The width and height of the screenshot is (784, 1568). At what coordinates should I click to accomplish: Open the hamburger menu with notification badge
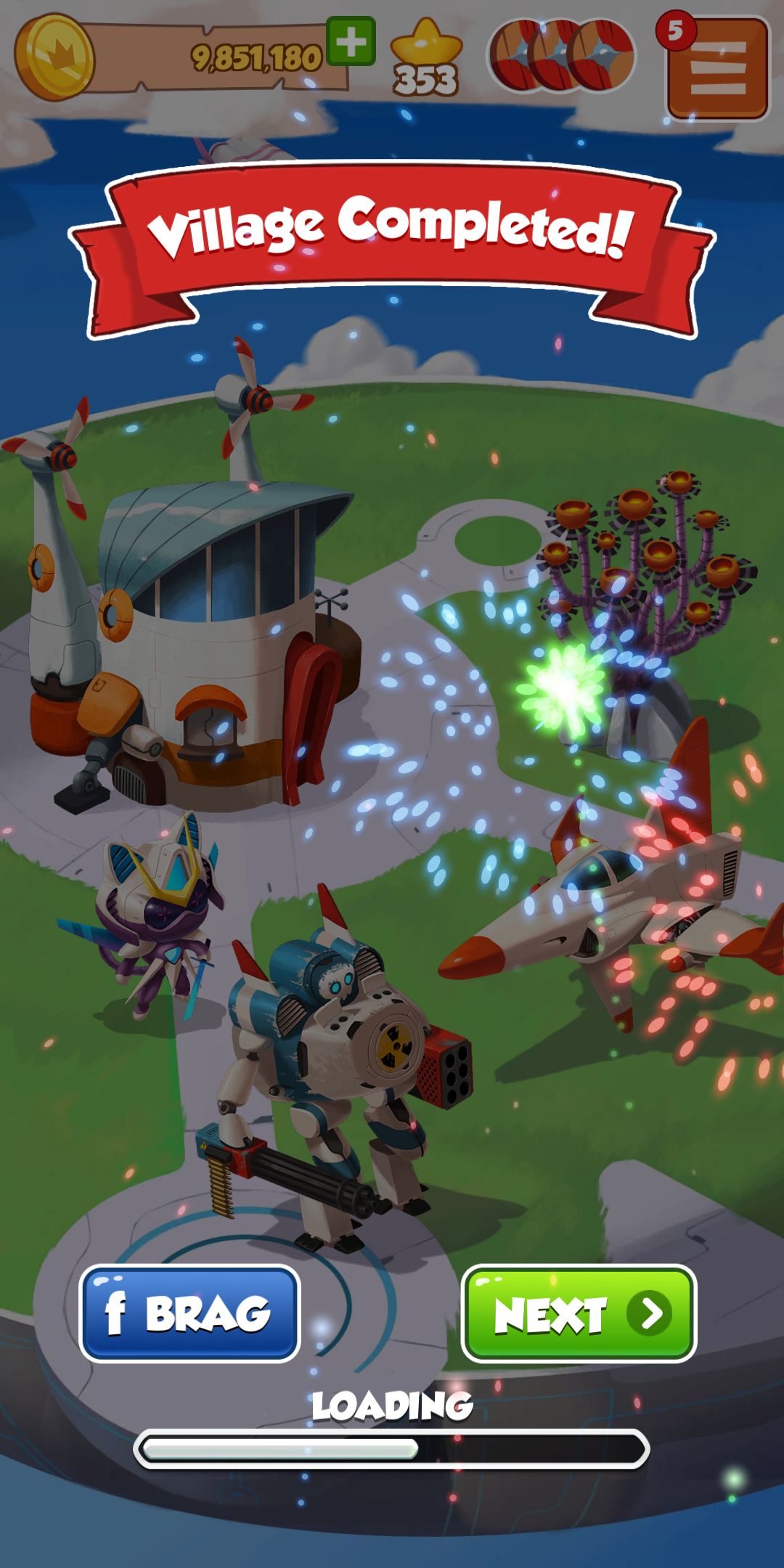click(717, 68)
